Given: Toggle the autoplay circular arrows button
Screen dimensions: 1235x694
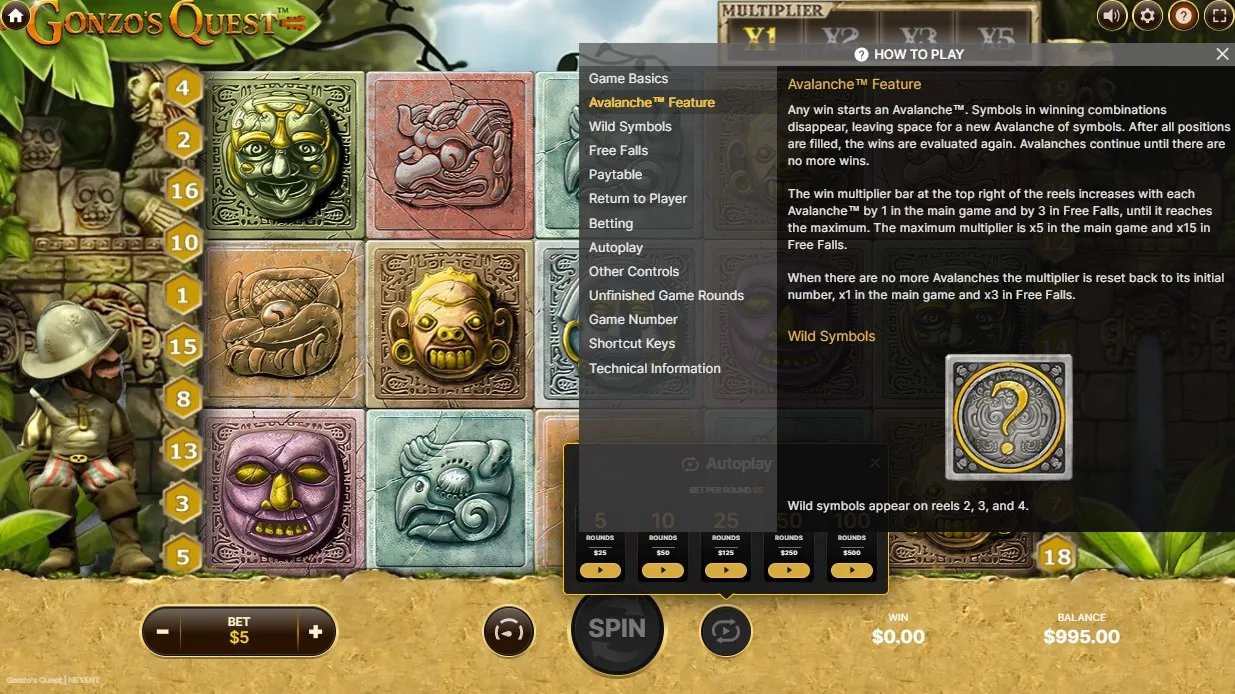Looking at the screenshot, I should (x=725, y=631).
